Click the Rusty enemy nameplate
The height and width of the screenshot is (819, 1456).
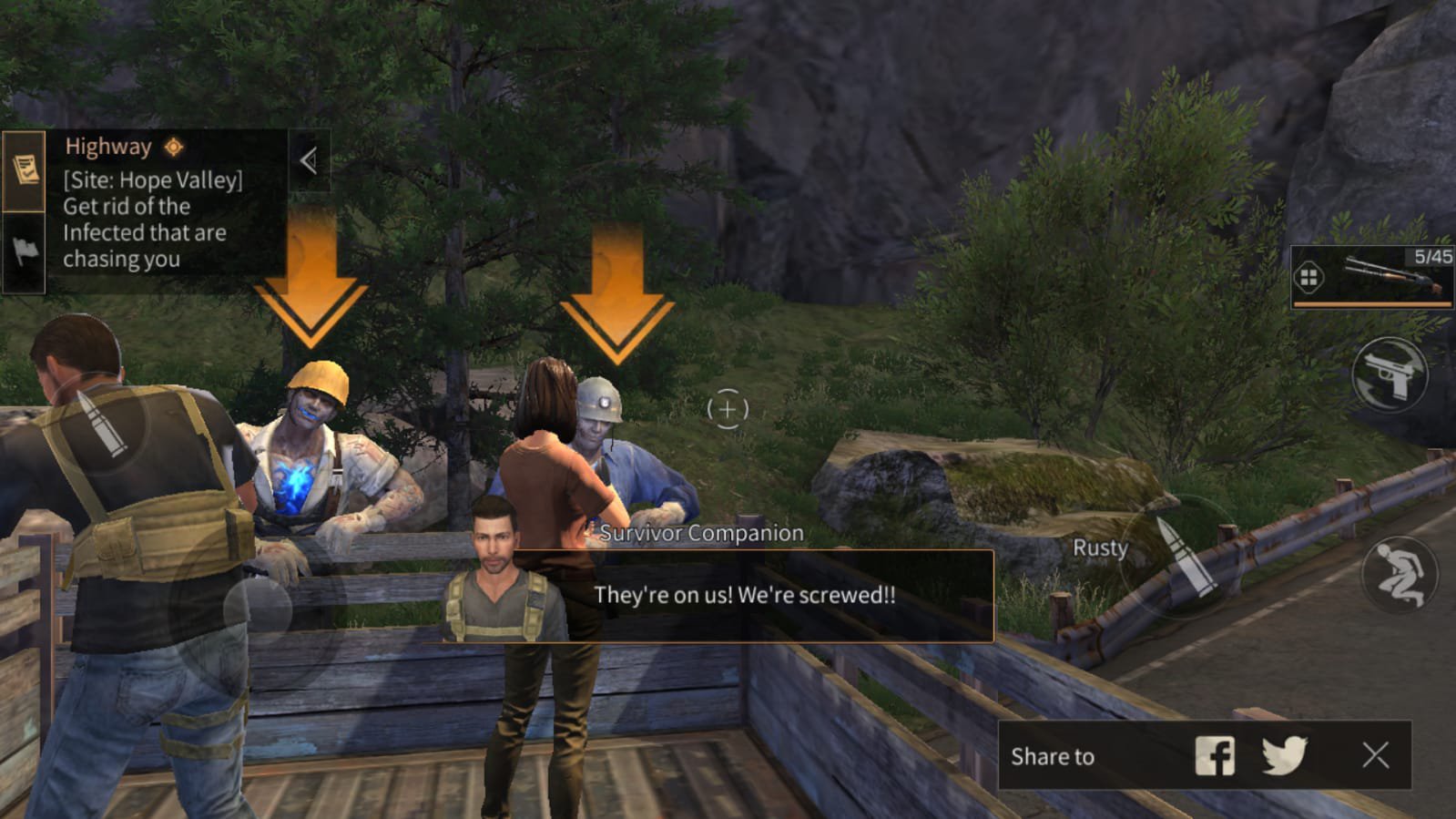tap(1099, 548)
